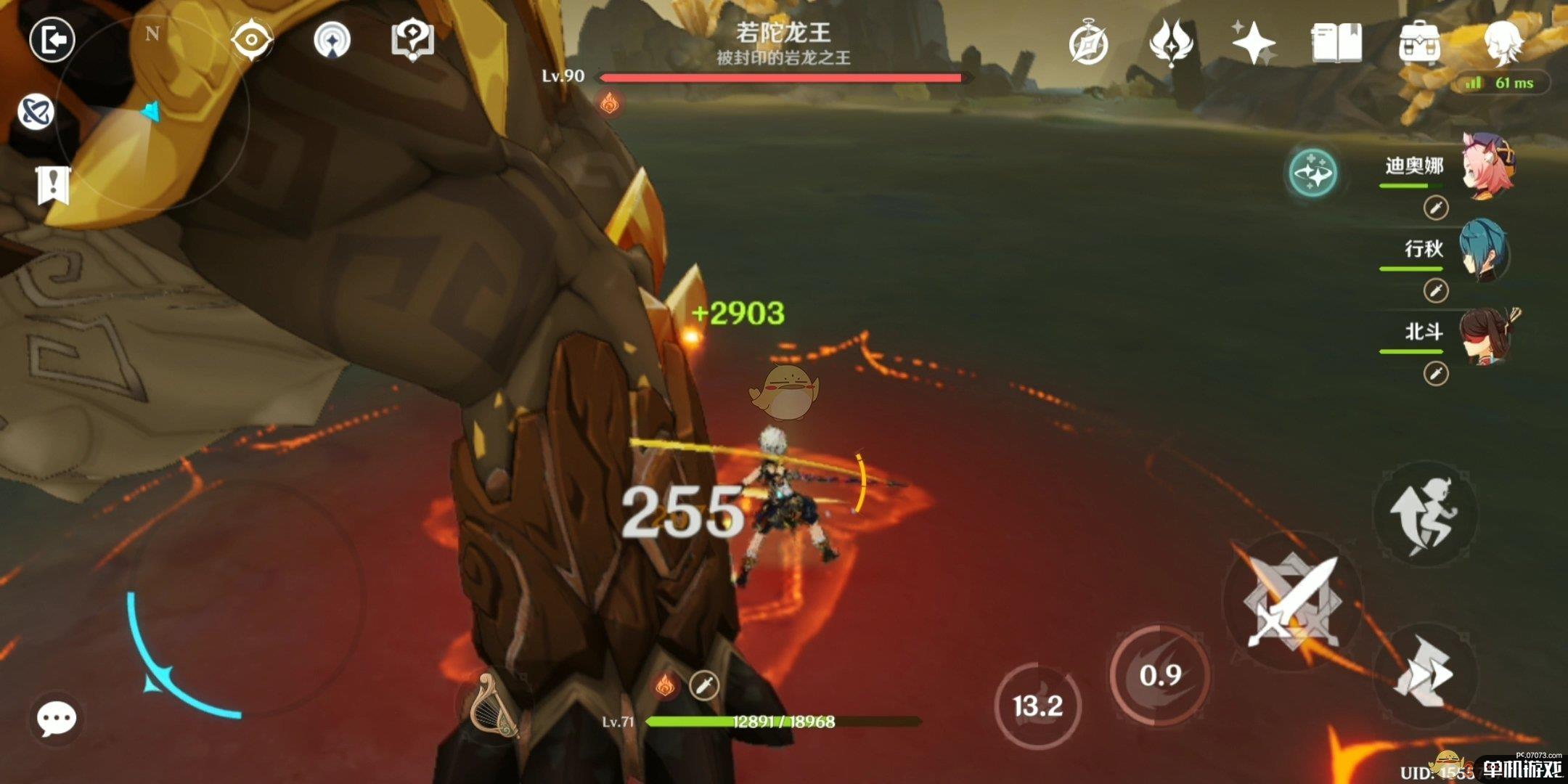Toggle elemental sight eye icon
The image size is (1568, 784).
[251, 39]
